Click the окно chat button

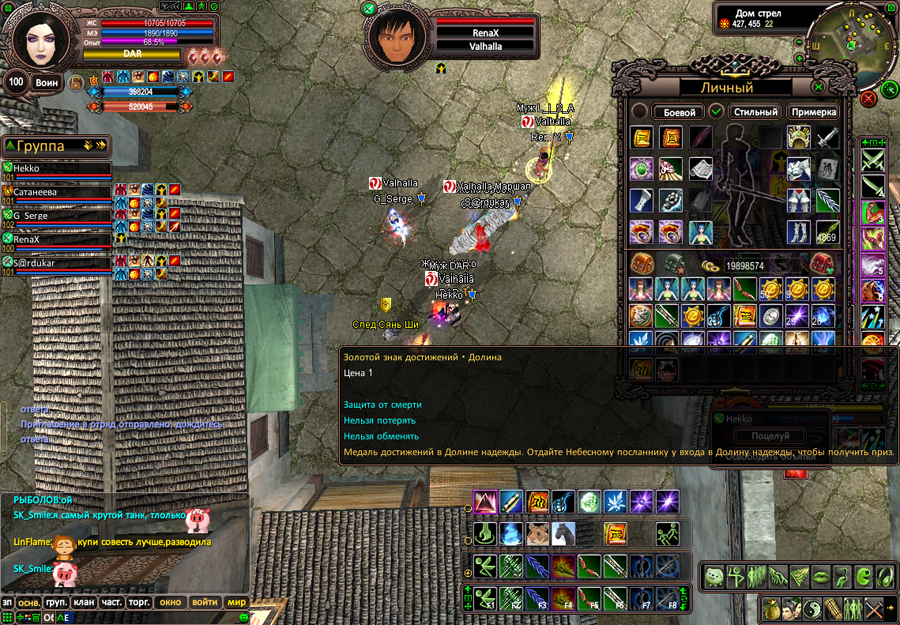click(x=170, y=603)
